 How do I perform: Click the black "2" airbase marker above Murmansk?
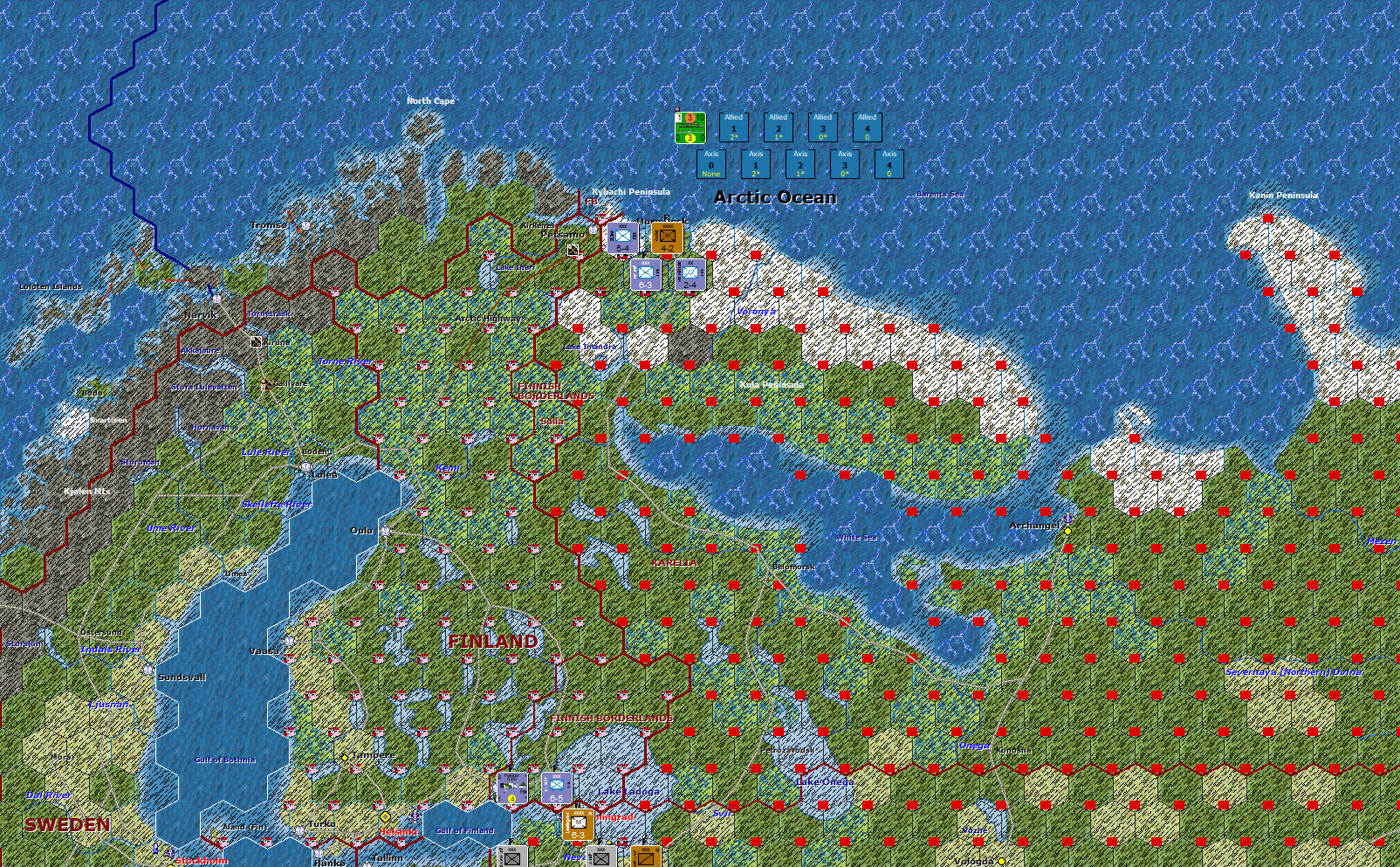[x=666, y=217]
